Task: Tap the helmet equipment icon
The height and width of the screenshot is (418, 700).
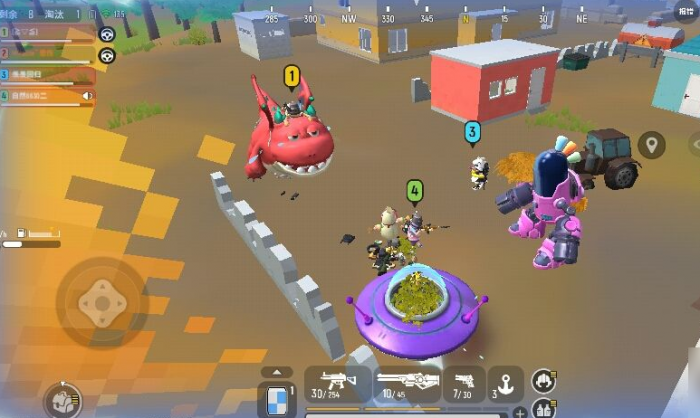Action: pos(542,379)
